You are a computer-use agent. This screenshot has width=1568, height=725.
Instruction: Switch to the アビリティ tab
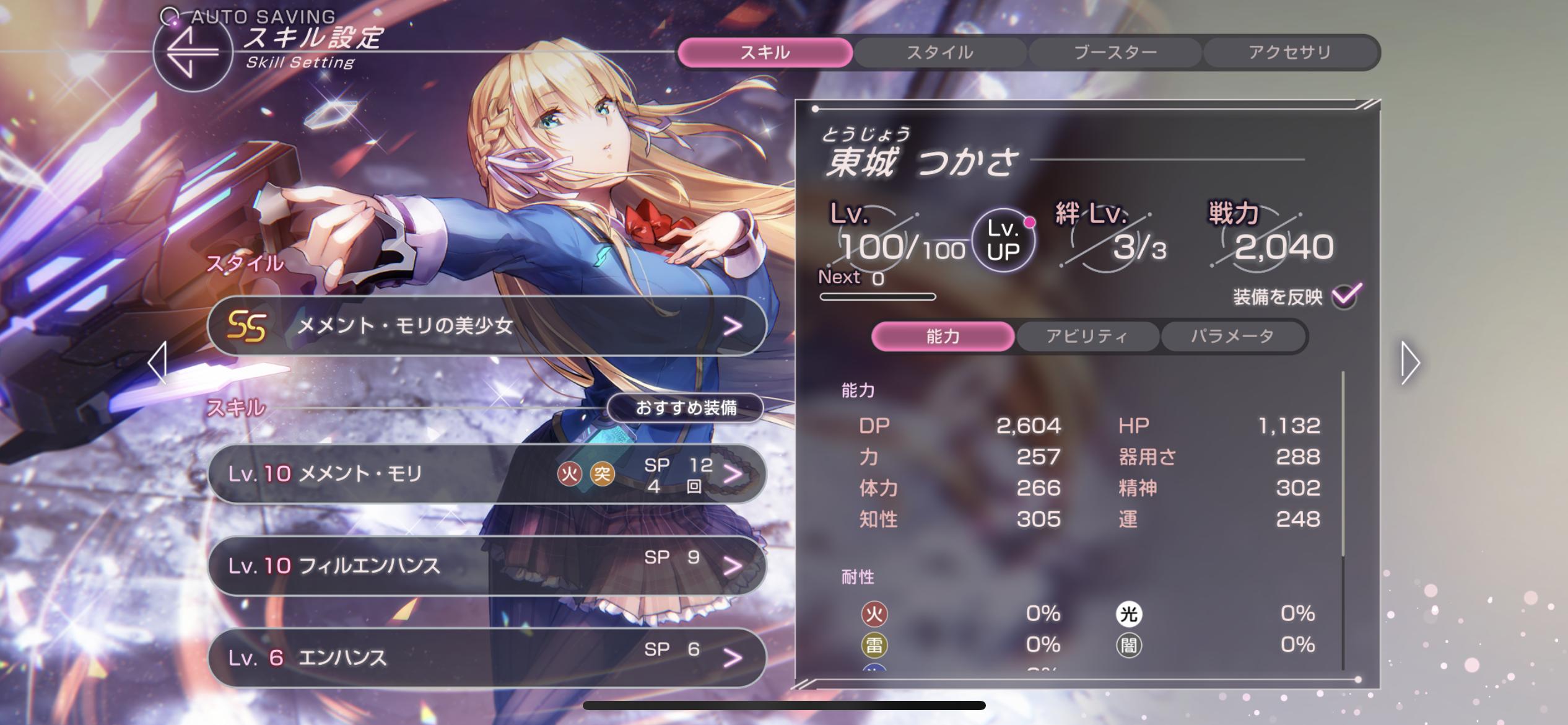[1087, 336]
